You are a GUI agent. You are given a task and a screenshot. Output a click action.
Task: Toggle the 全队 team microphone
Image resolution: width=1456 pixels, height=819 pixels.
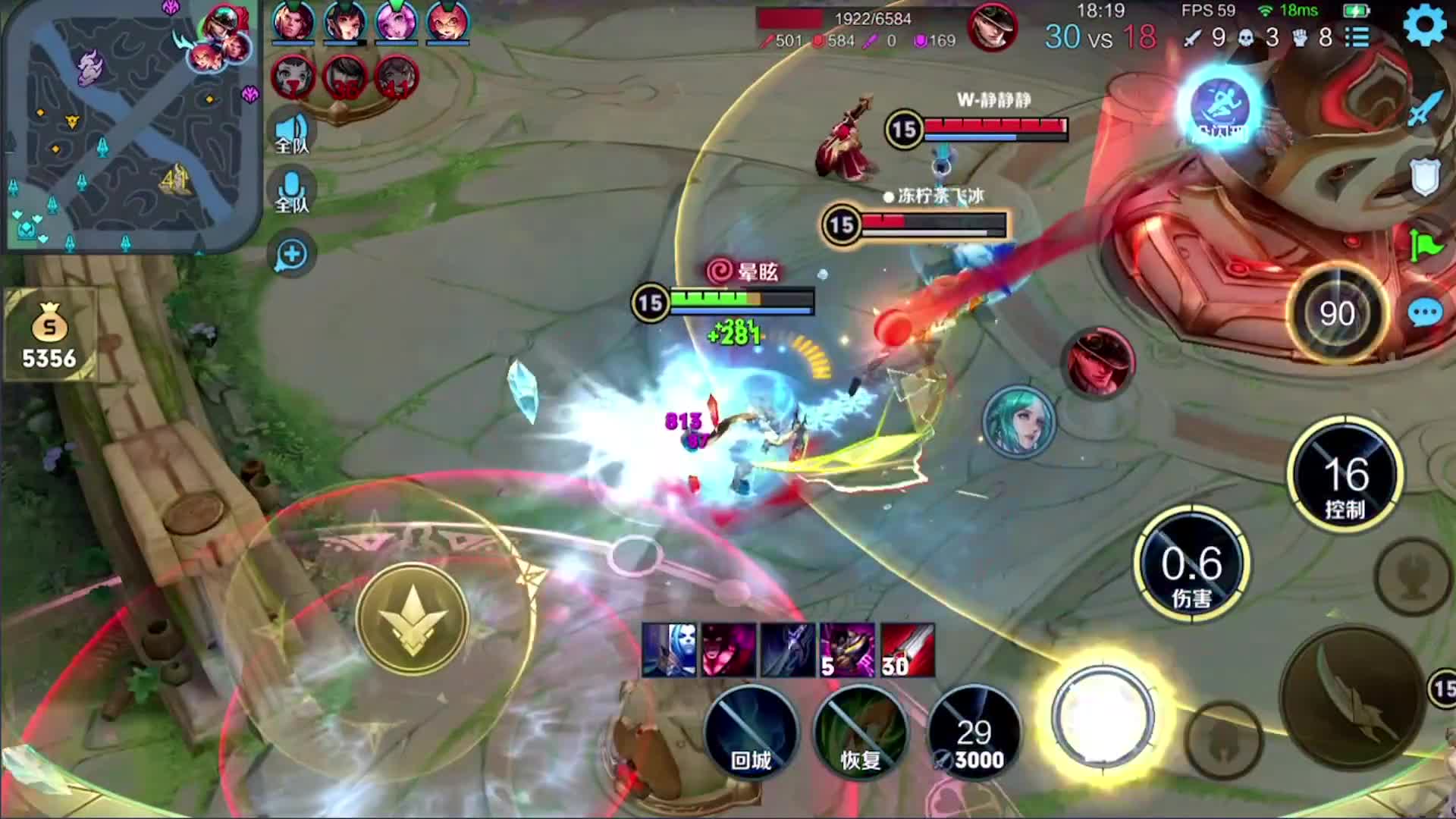(x=292, y=193)
